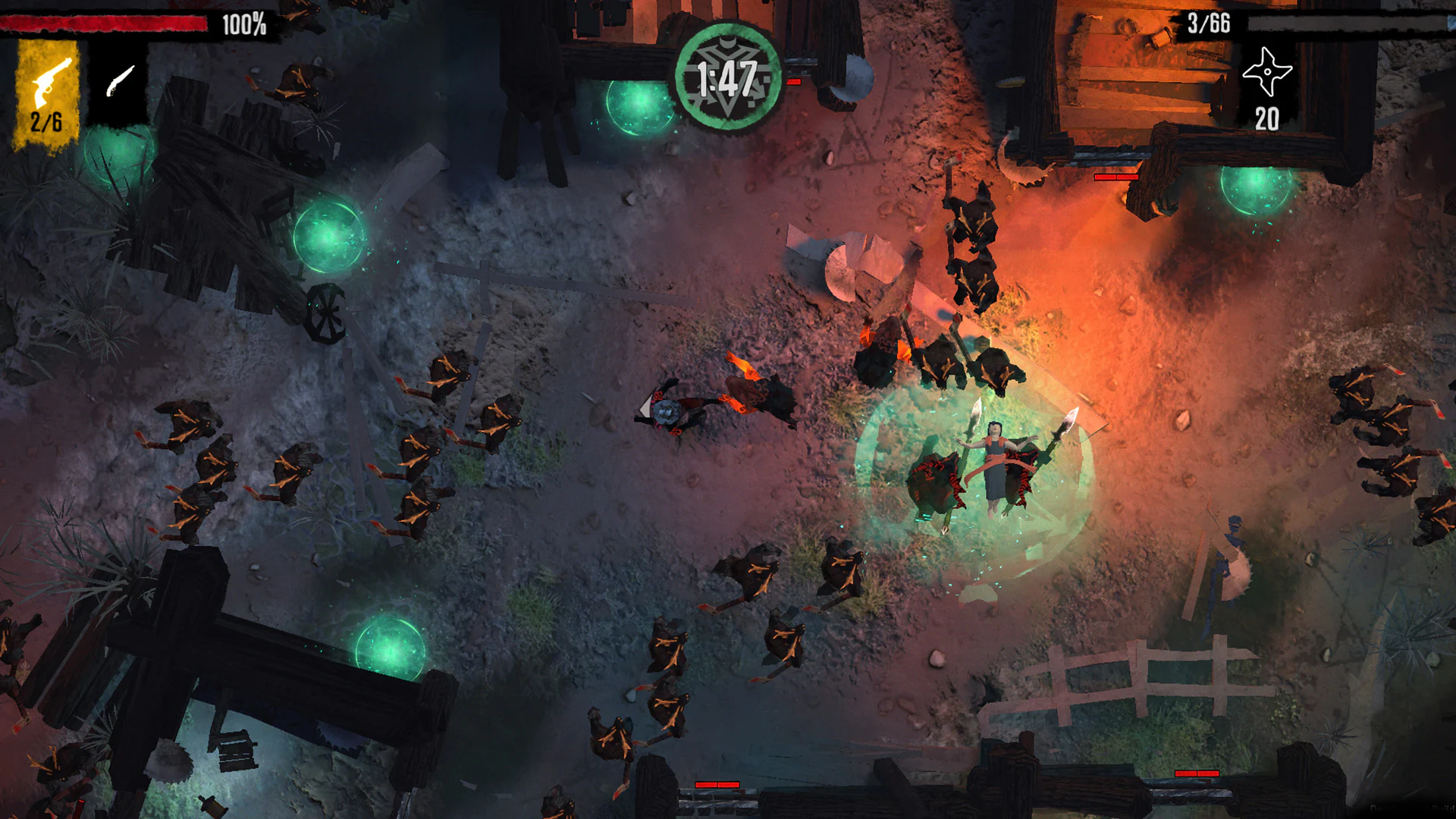Screen dimensions: 1456x819
Task: Click the shield-carrying enemy near center
Action: tap(667, 413)
